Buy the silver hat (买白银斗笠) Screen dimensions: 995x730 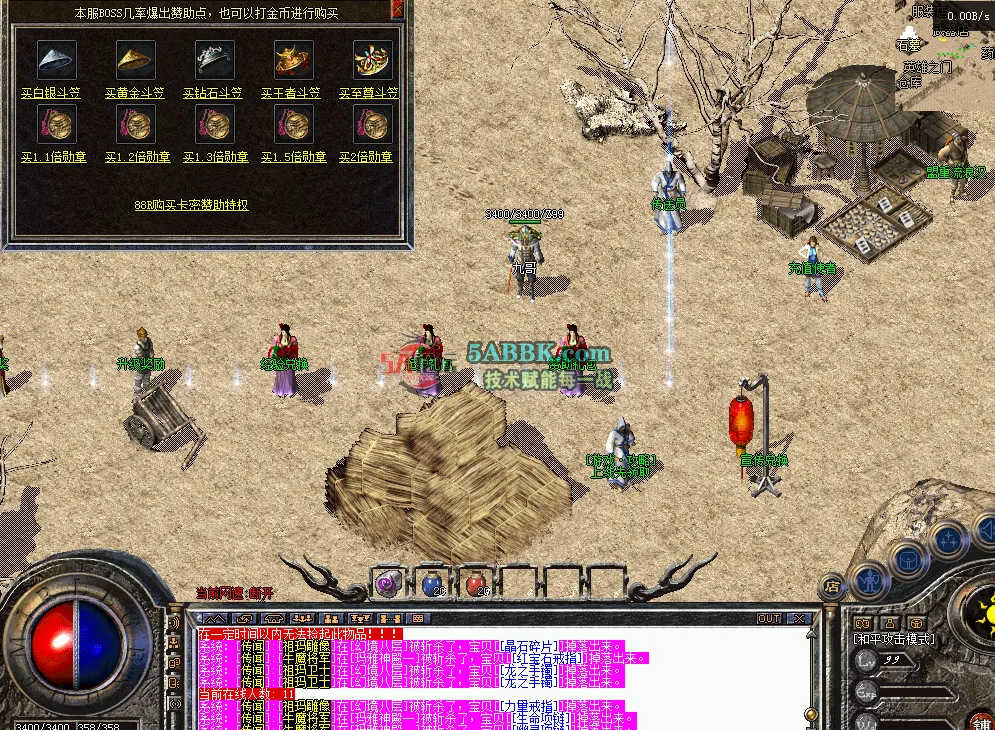57,93
